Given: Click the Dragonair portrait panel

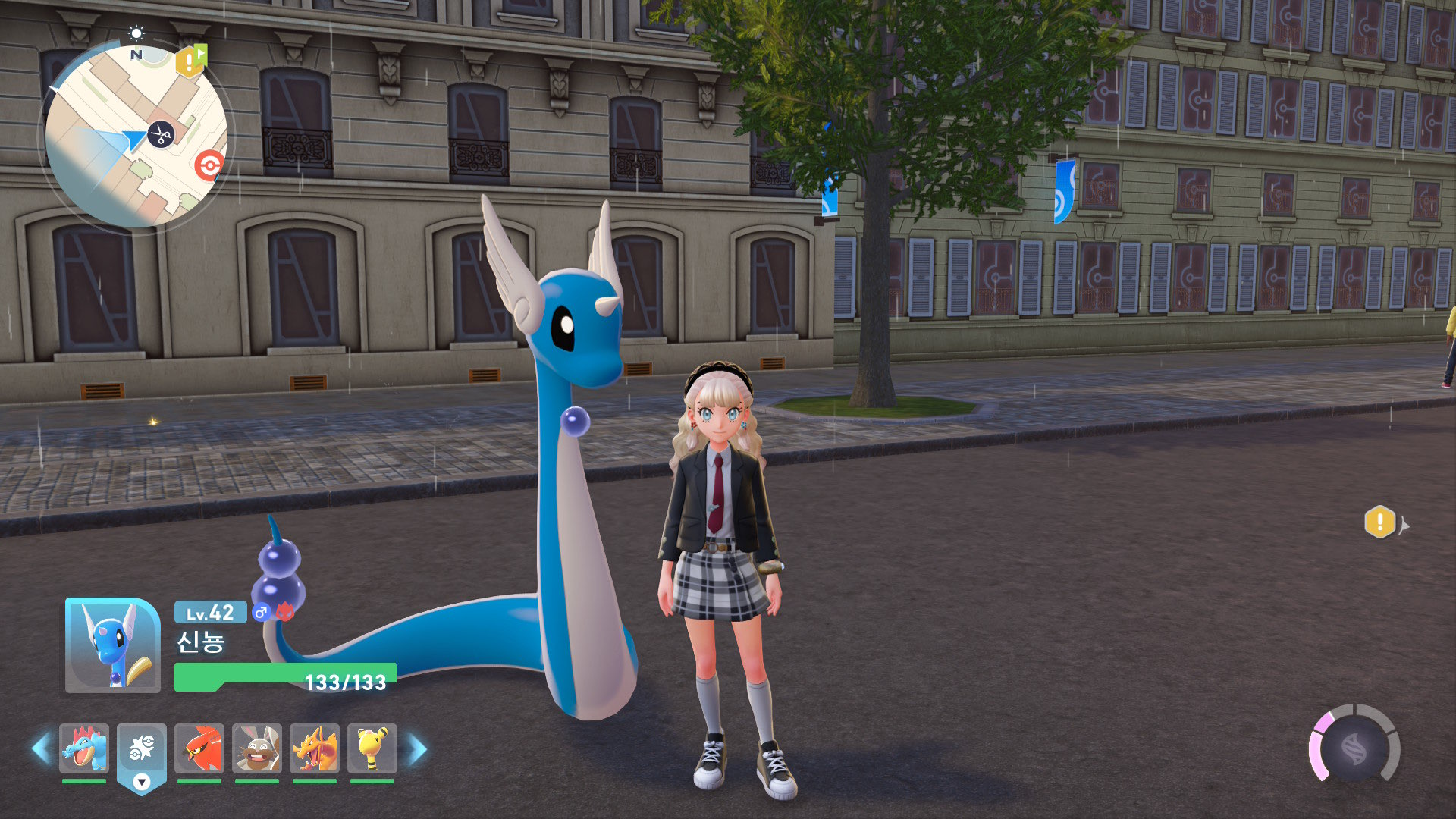Looking at the screenshot, I should pos(113,645).
